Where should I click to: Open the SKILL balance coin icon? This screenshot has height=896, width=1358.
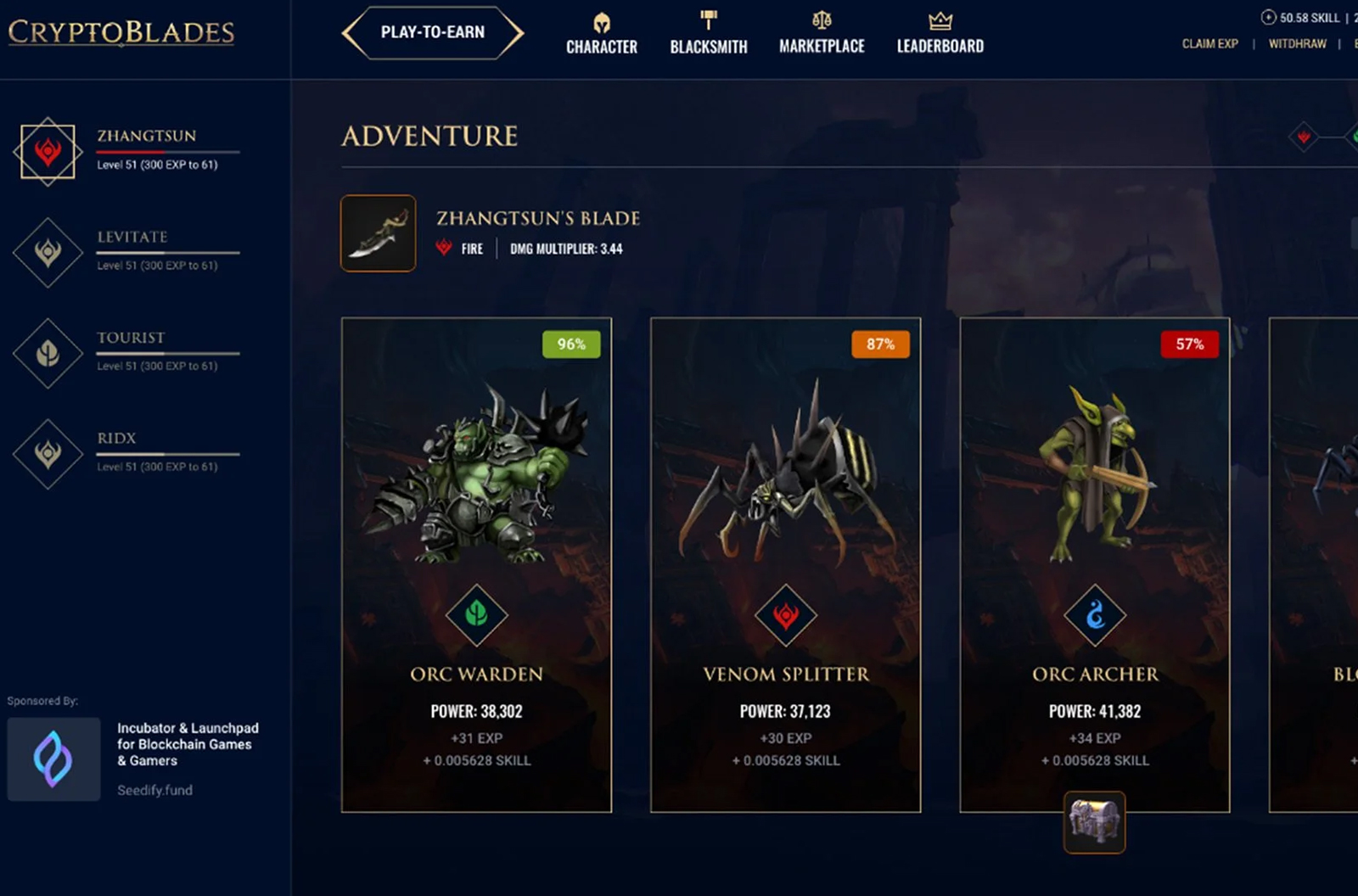1268,16
